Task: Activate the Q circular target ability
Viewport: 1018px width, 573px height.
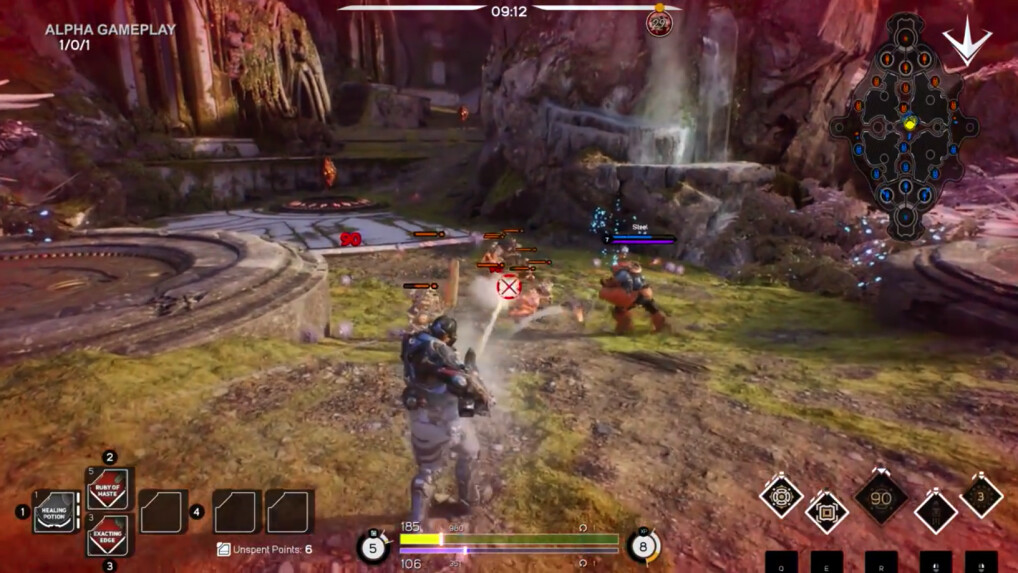Action: pos(781,497)
